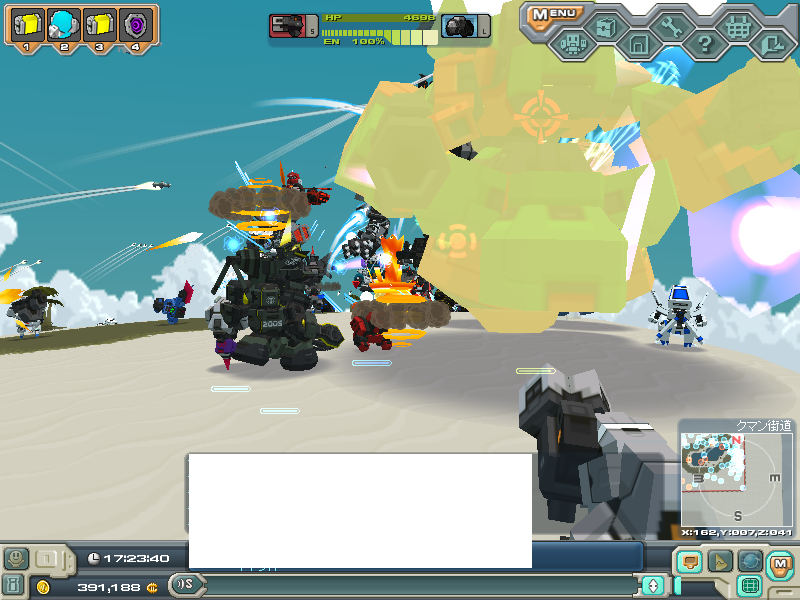Viewport: 800px width, 600px height.
Task: Click the orange M button
Action: tap(779, 564)
